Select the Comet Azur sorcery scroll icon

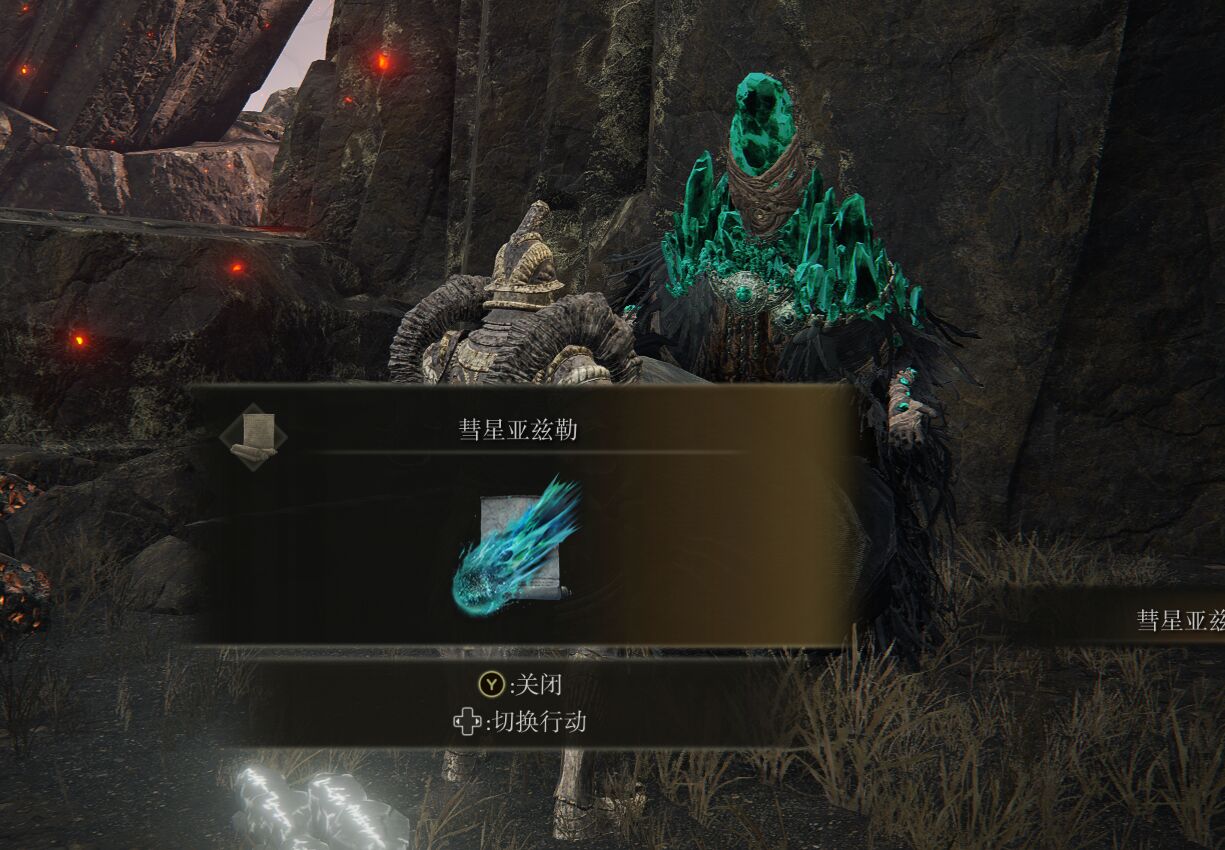[518, 548]
